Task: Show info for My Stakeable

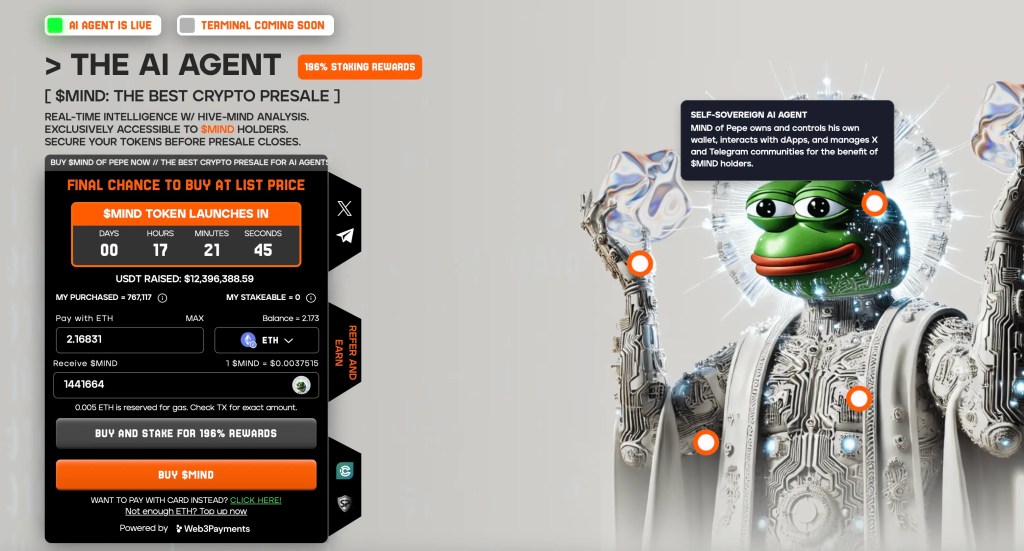Action: tap(311, 298)
